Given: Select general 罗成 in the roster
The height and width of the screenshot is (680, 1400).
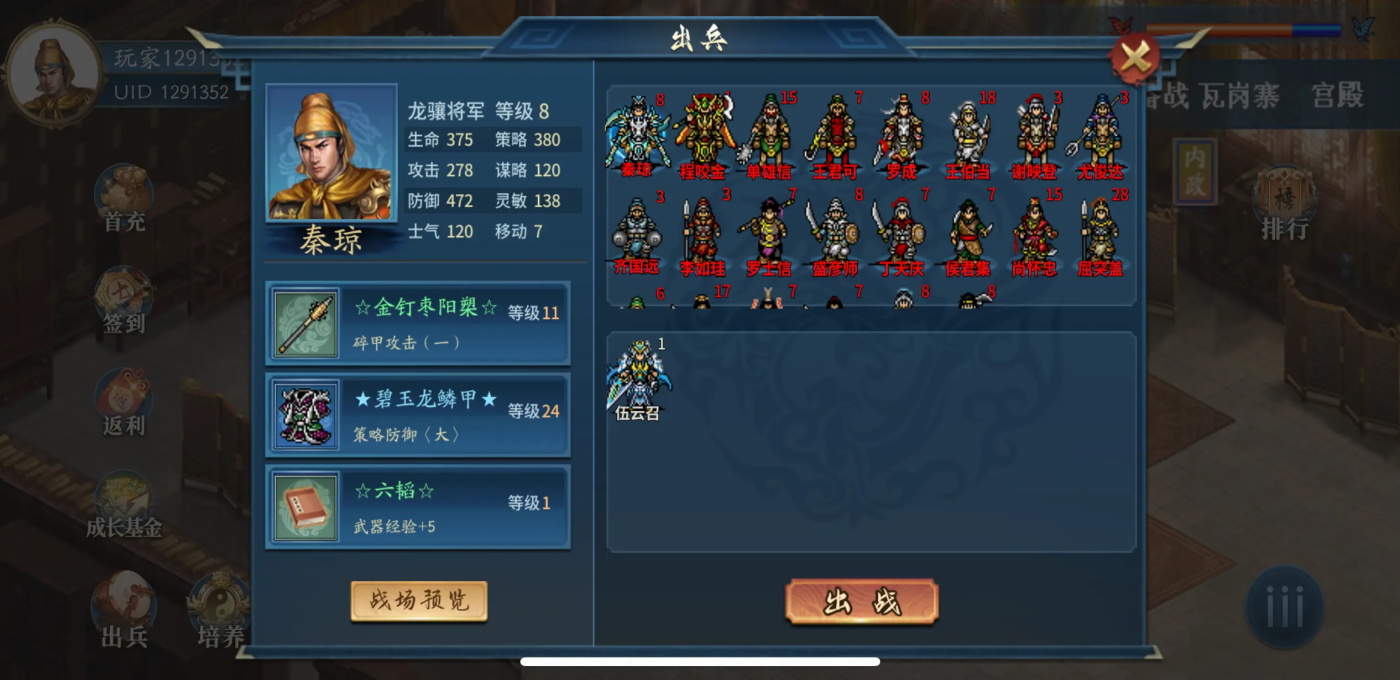Looking at the screenshot, I should [900, 135].
